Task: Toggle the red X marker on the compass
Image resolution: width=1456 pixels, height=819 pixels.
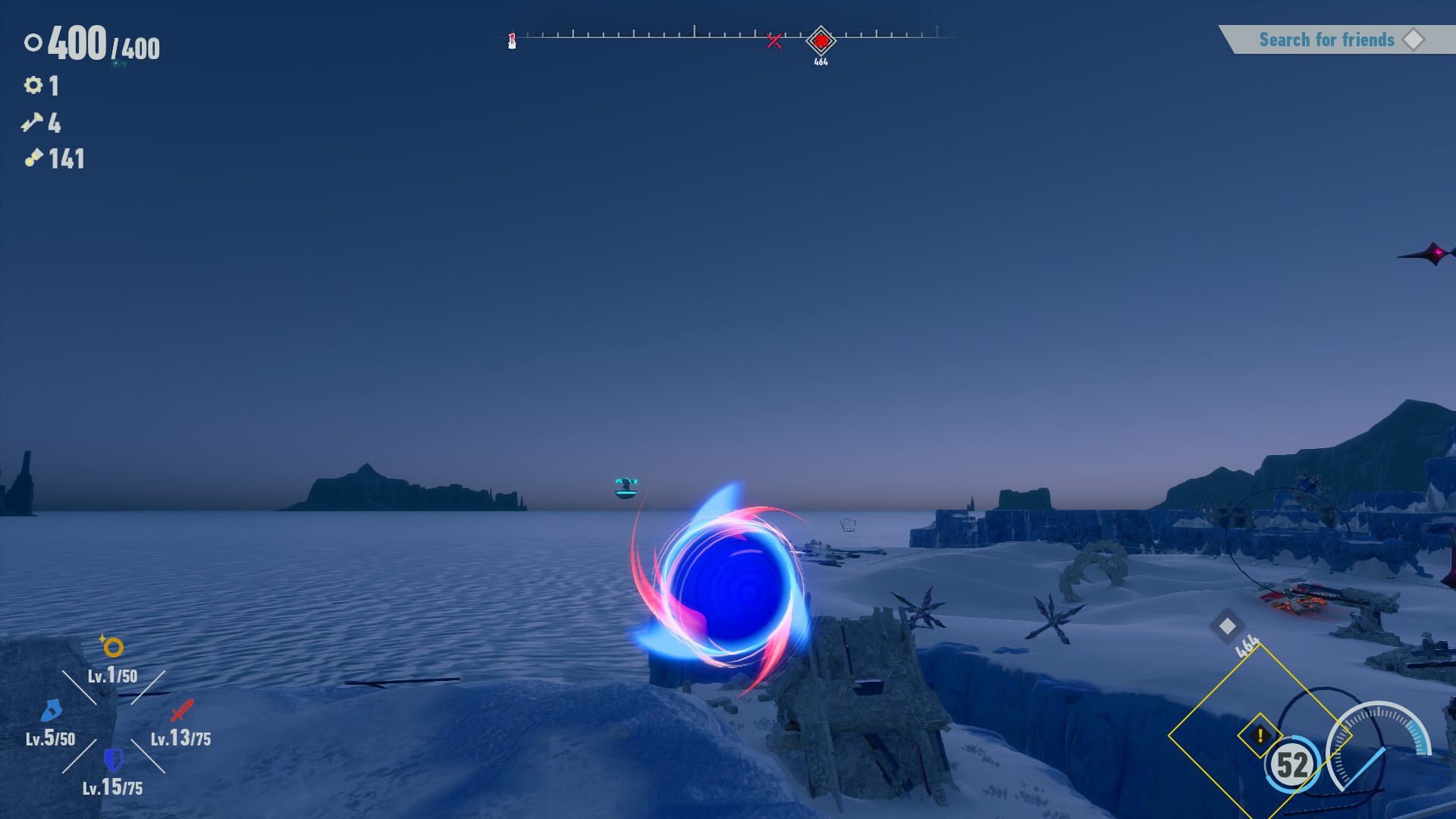Action: 774,40
